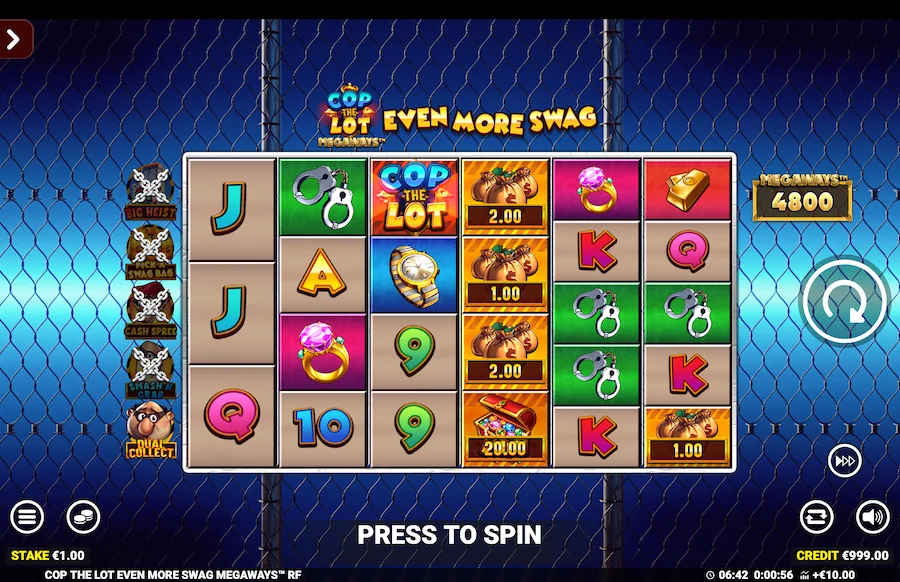Toggle turbo fast-forward spin mode
Viewport: 900px width, 582px height.
[x=844, y=461]
